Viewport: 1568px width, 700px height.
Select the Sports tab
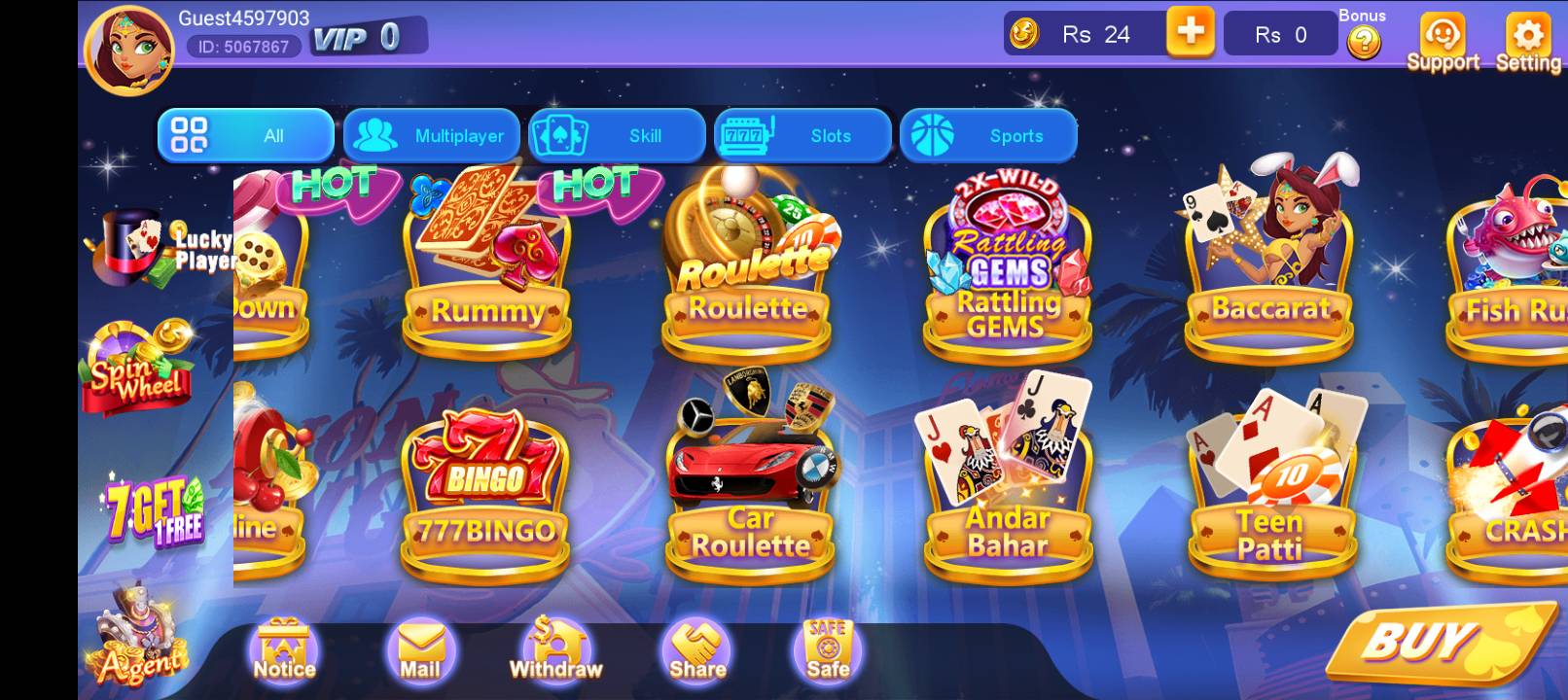tap(990, 135)
